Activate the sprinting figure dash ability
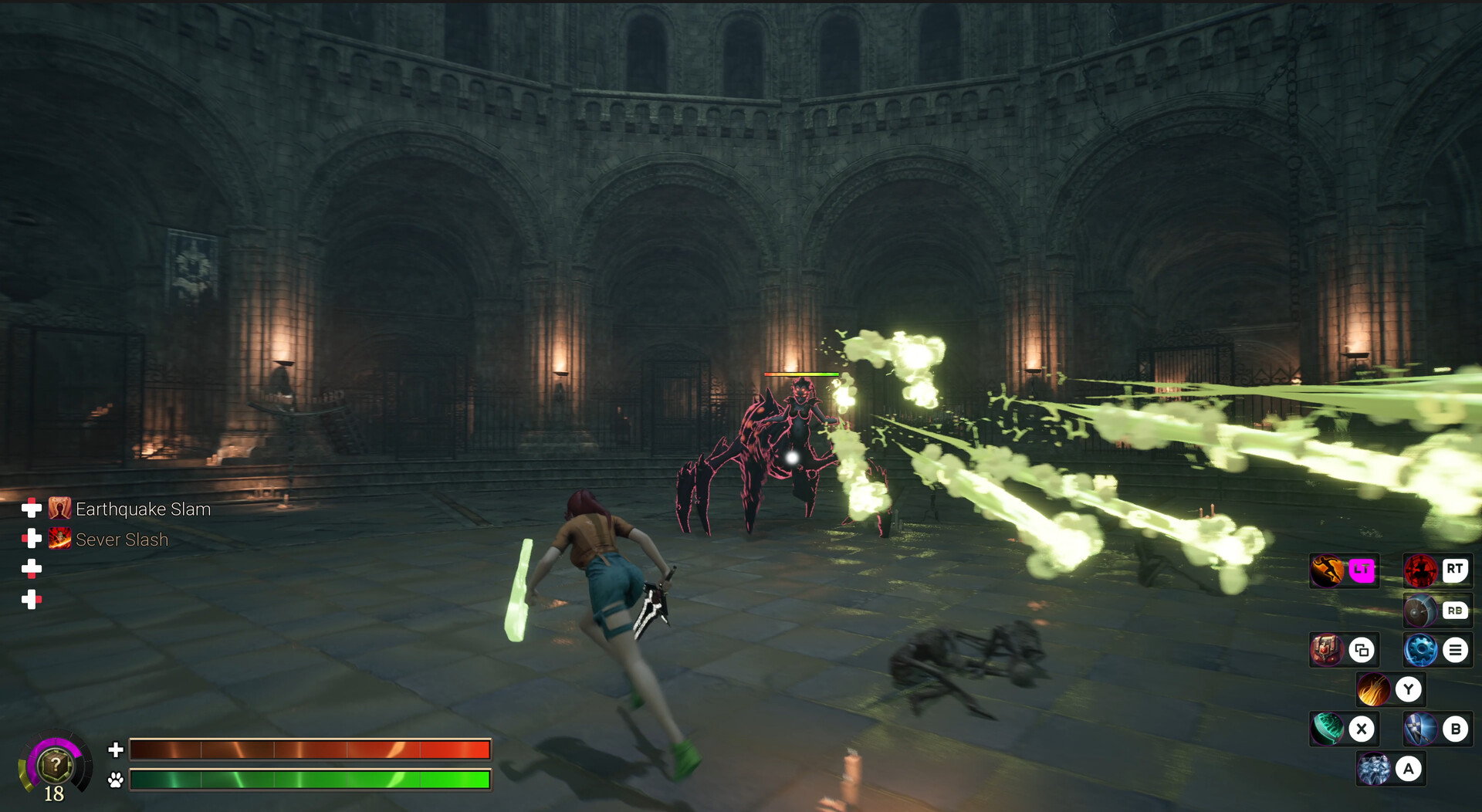 coord(1327,571)
